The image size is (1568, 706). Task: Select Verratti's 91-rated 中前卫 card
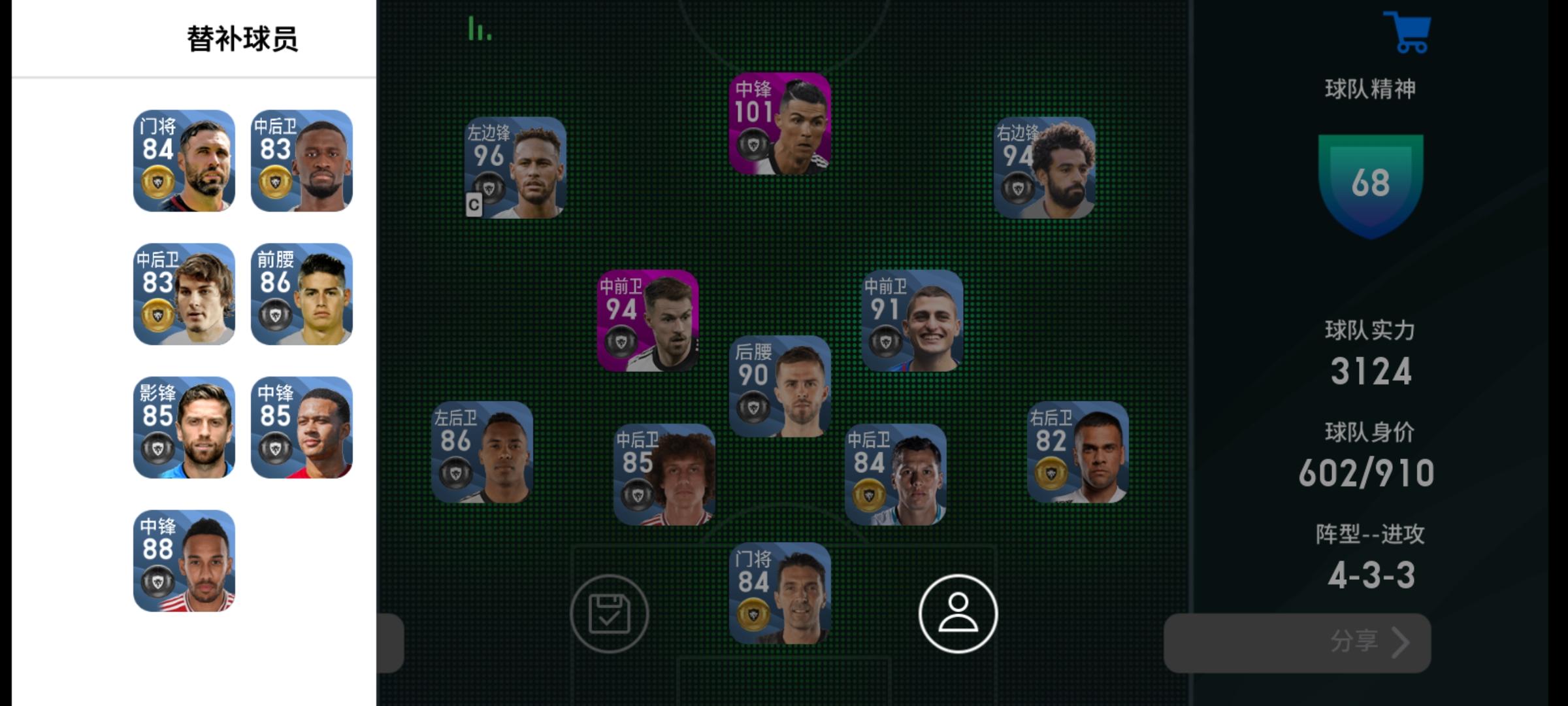(x=911, y=320)
